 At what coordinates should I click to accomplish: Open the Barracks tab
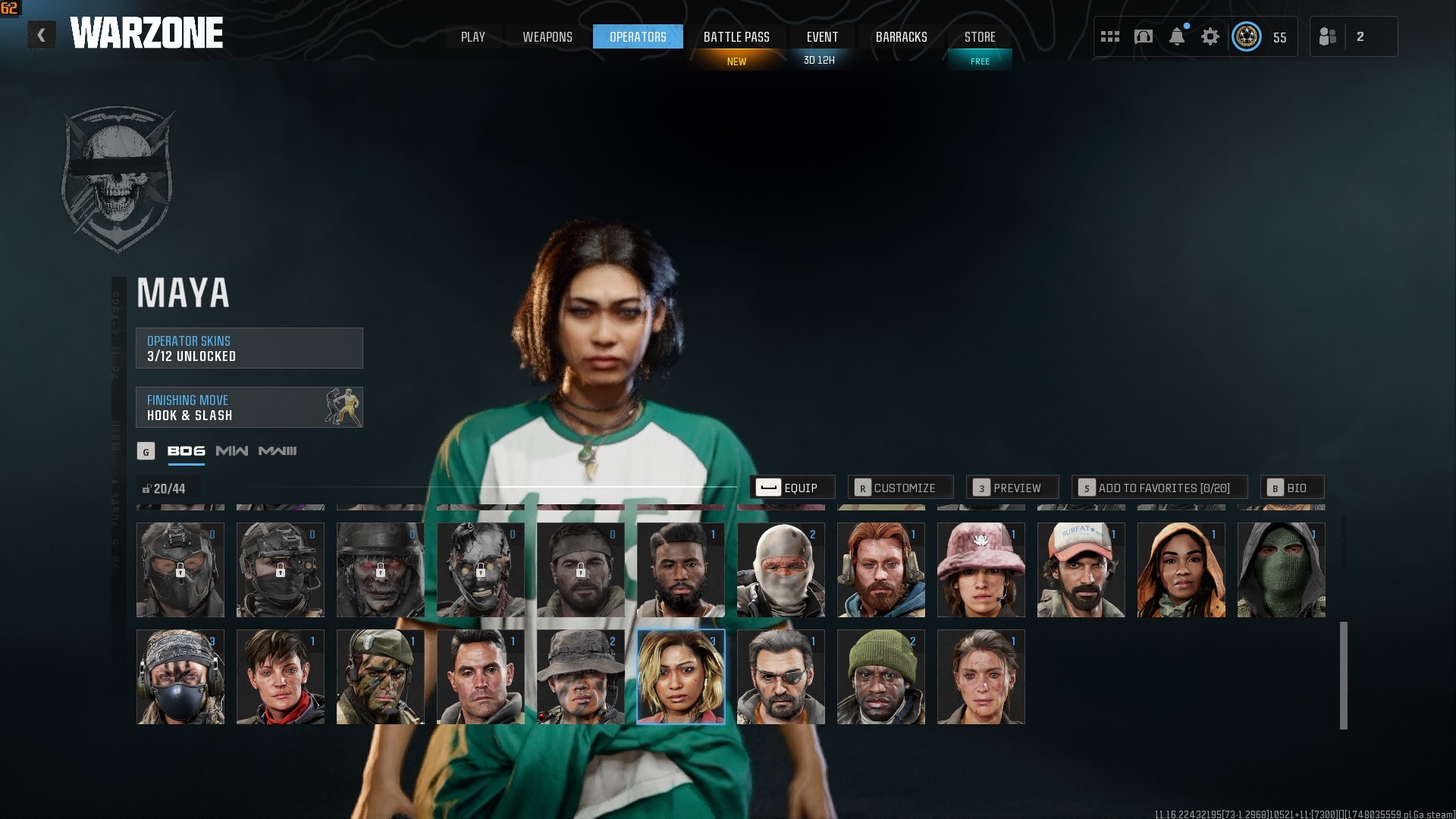point(901,36)
